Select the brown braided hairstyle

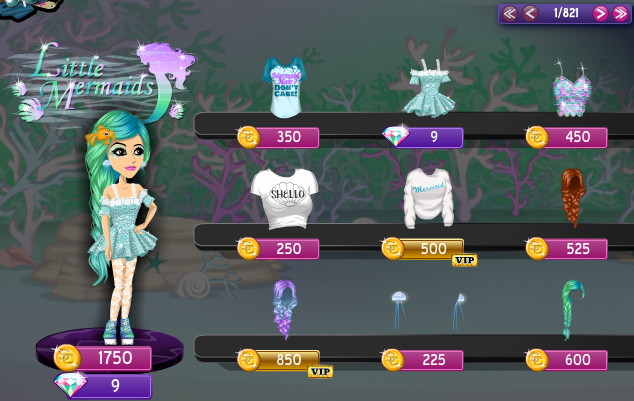point(573,197)
